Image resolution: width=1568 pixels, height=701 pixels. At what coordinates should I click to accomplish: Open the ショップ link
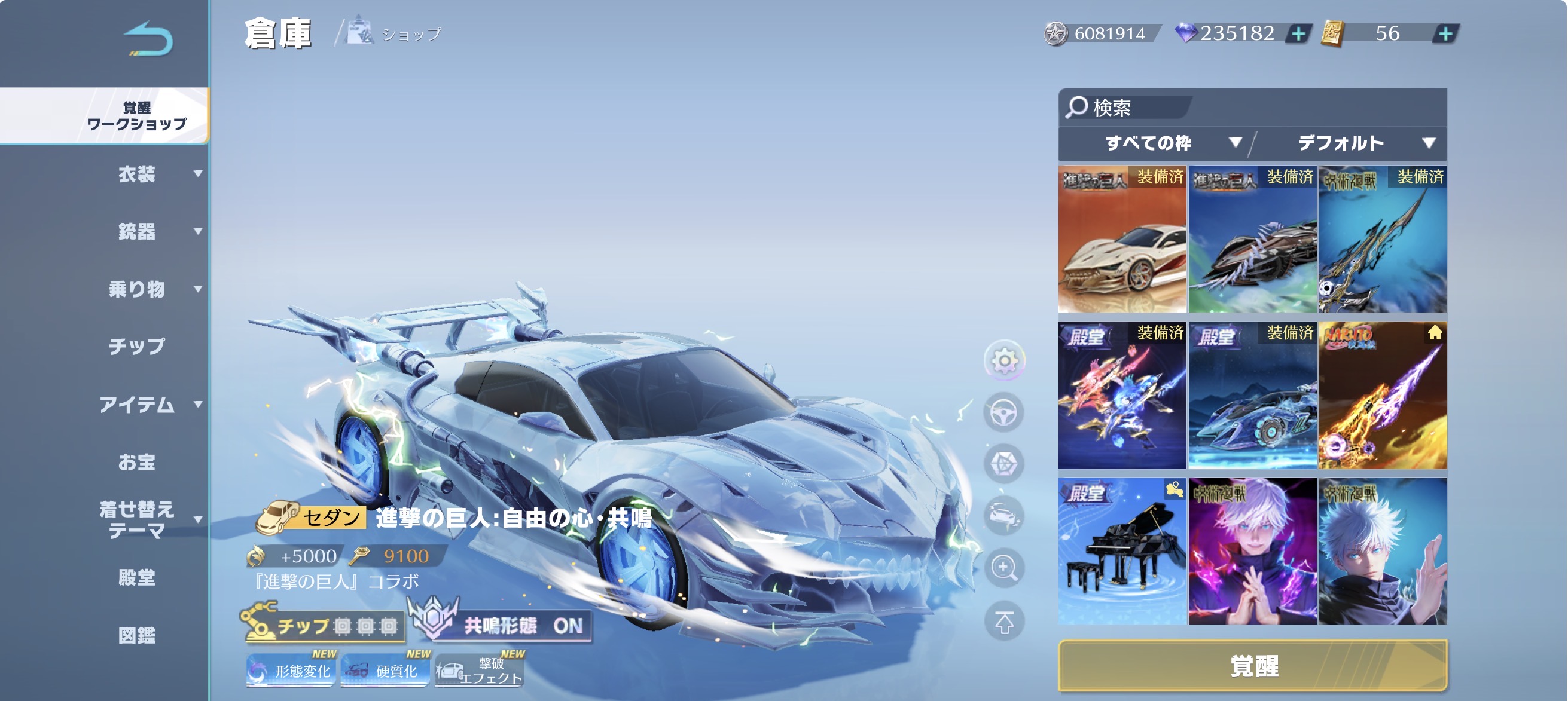[395, 33]
